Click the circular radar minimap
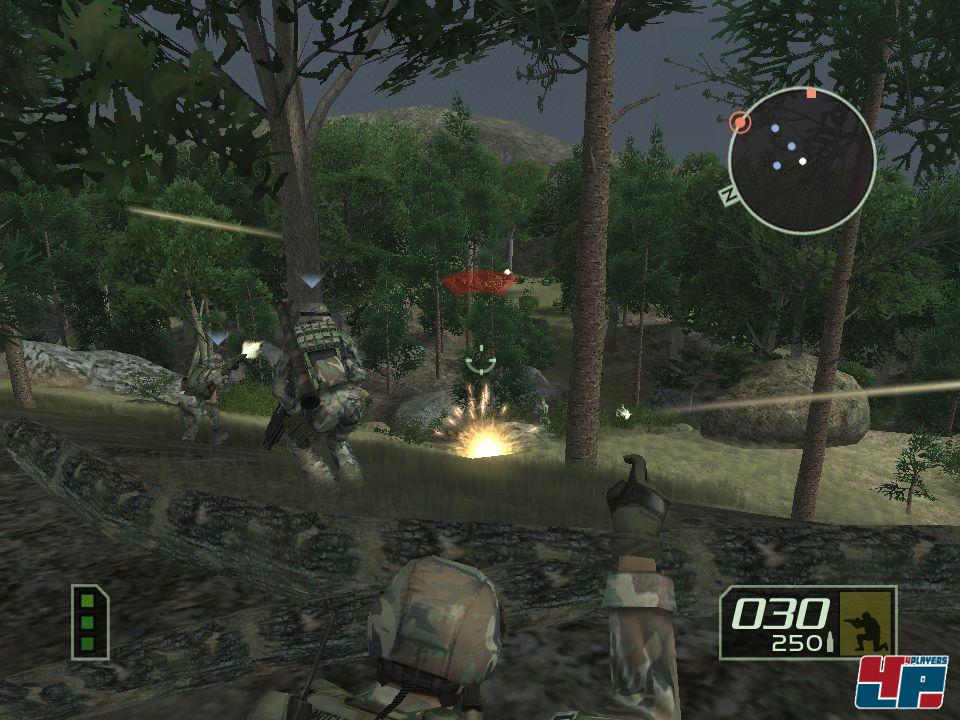The height and width of the screenshot is (720, 960). [x=801, y=160]
